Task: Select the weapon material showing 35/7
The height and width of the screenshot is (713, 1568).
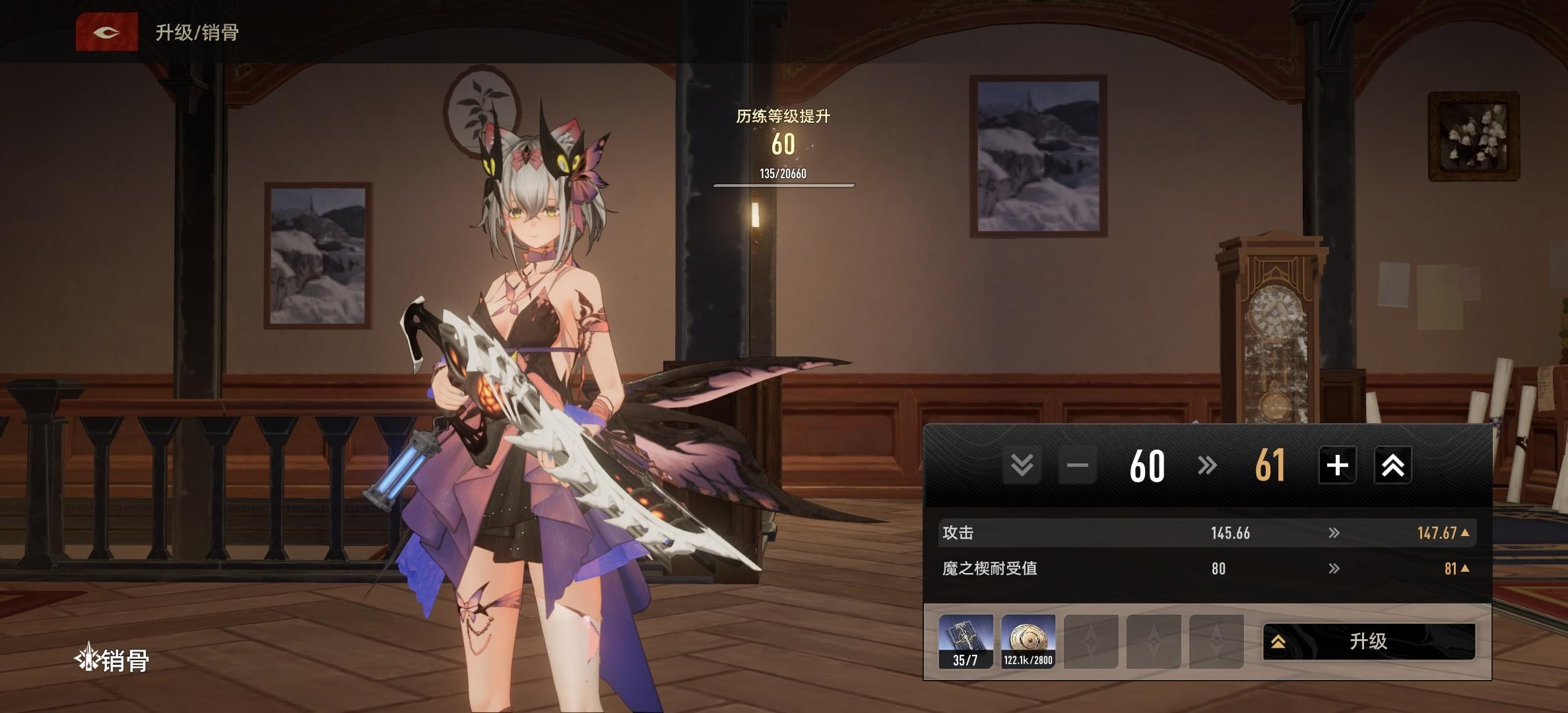Action: click(x=965, y=641)
